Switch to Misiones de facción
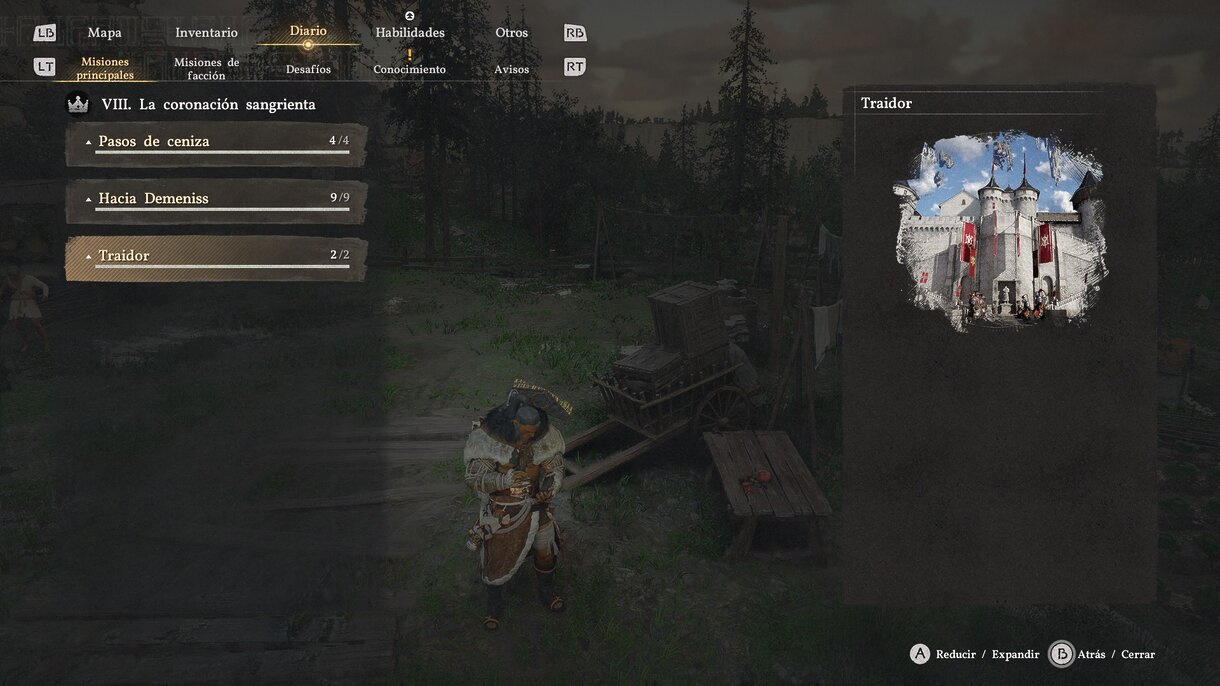This screenshot has height=686, width=1220. pos(206,69)
